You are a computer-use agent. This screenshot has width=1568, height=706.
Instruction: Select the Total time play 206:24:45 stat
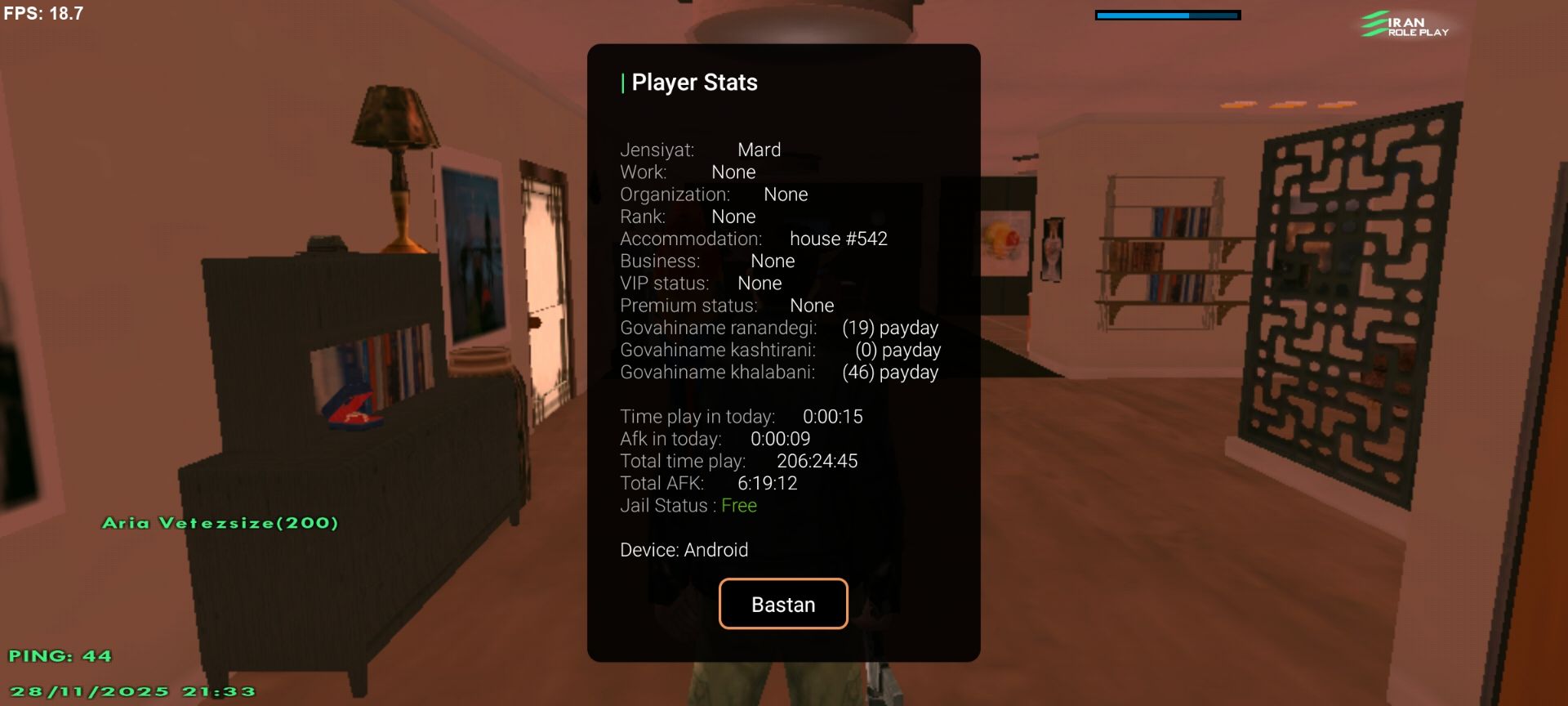(x=738, y=461)
